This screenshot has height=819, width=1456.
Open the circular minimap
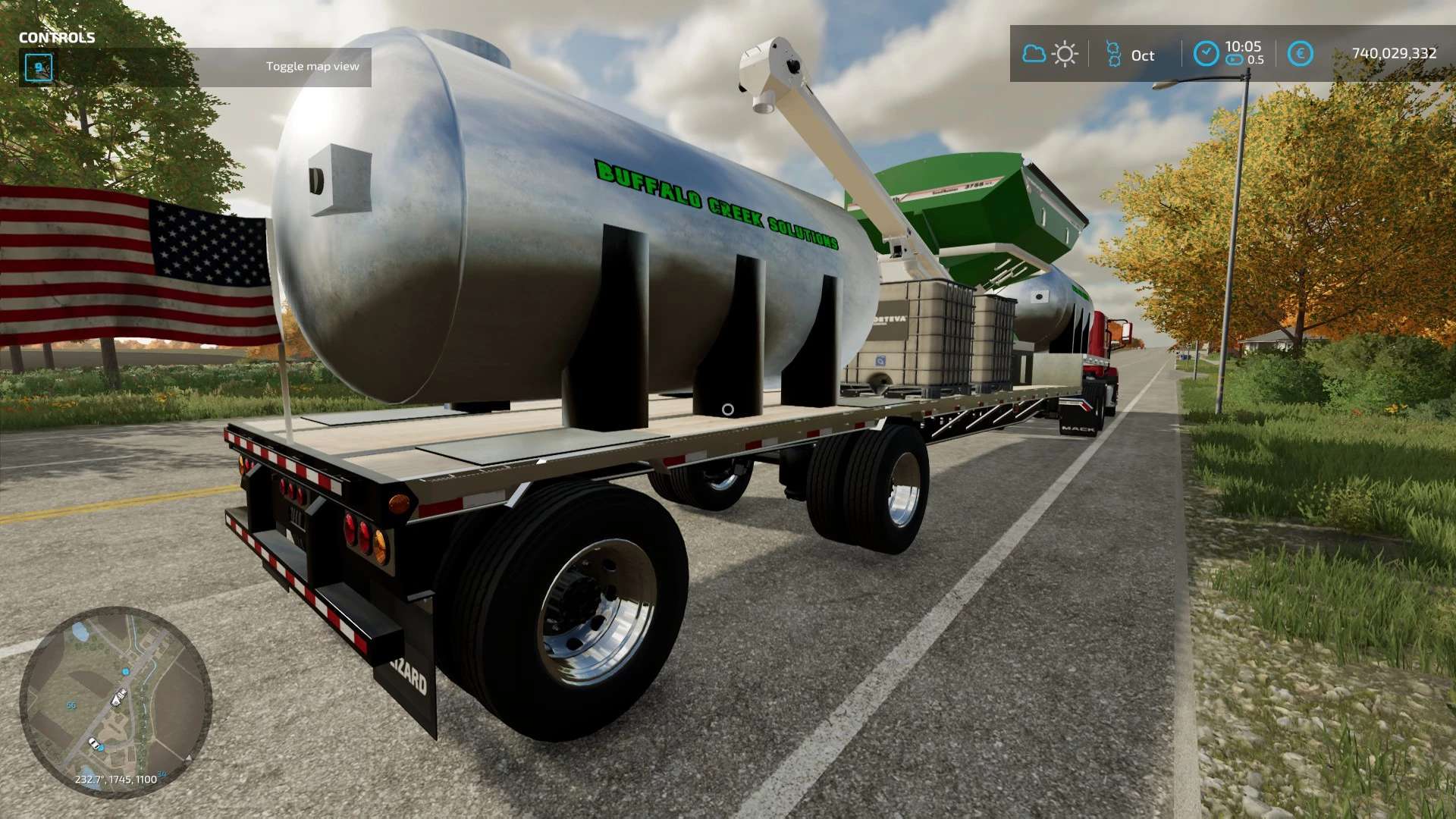pos(115,701)
